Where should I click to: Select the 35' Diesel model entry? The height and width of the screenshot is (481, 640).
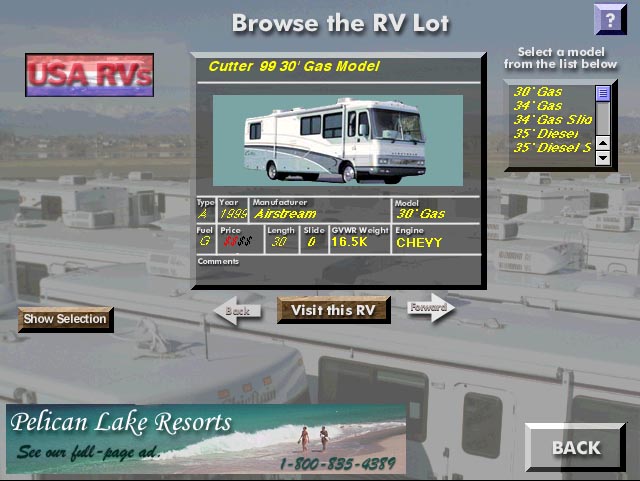[x=545, y=133]
